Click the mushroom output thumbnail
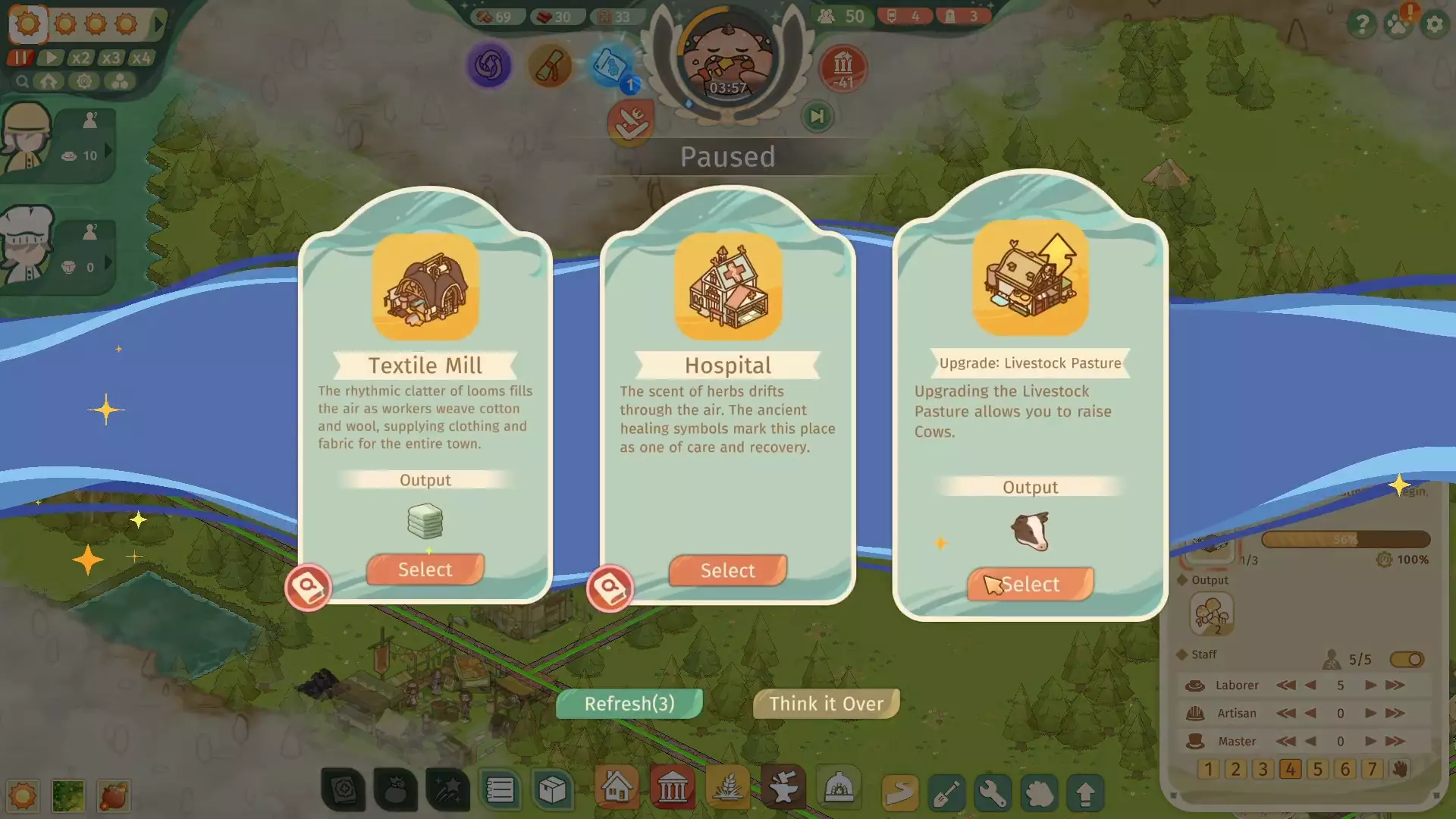Image resolution: width=1456 pixels, height=819 pixels. [1213, 614]
